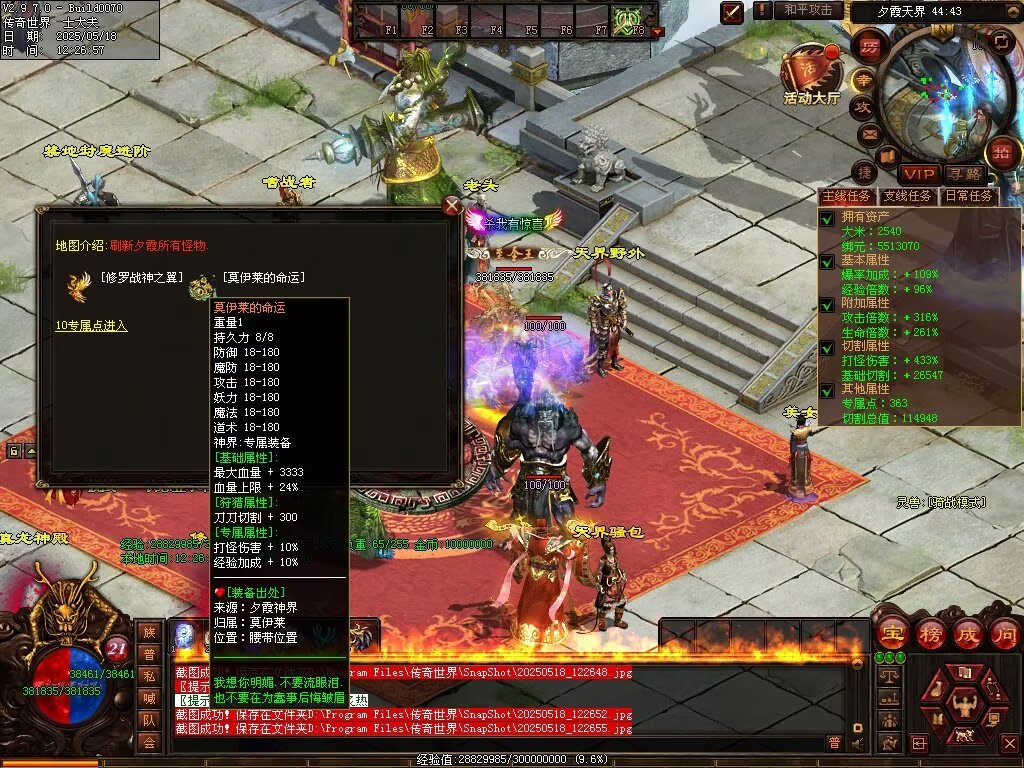Close the map introduction panel
This screenshot has width=1024, height=768.
(452, 206)
